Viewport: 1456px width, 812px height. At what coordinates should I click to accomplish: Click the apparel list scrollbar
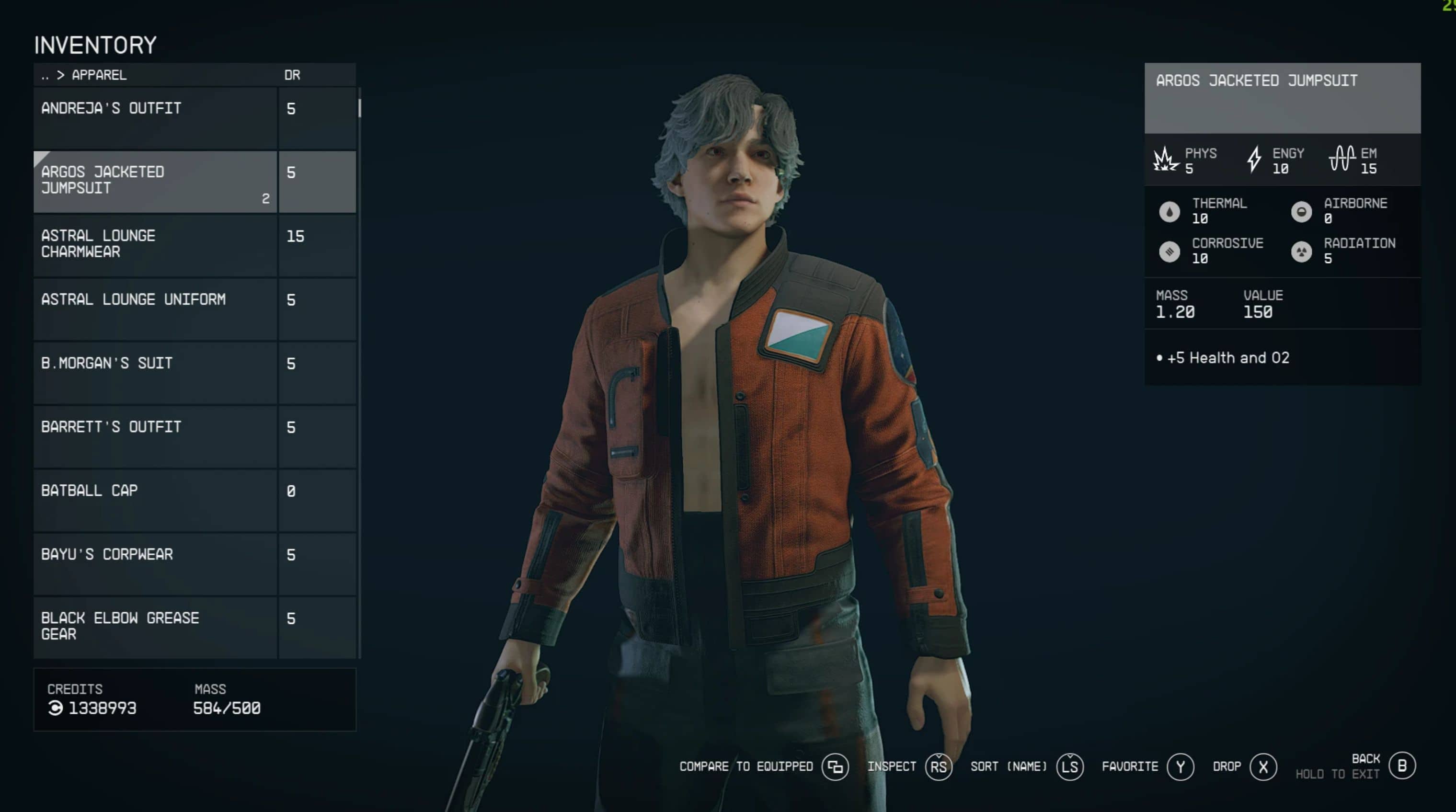pyautogui.click(x=359, y=108)
